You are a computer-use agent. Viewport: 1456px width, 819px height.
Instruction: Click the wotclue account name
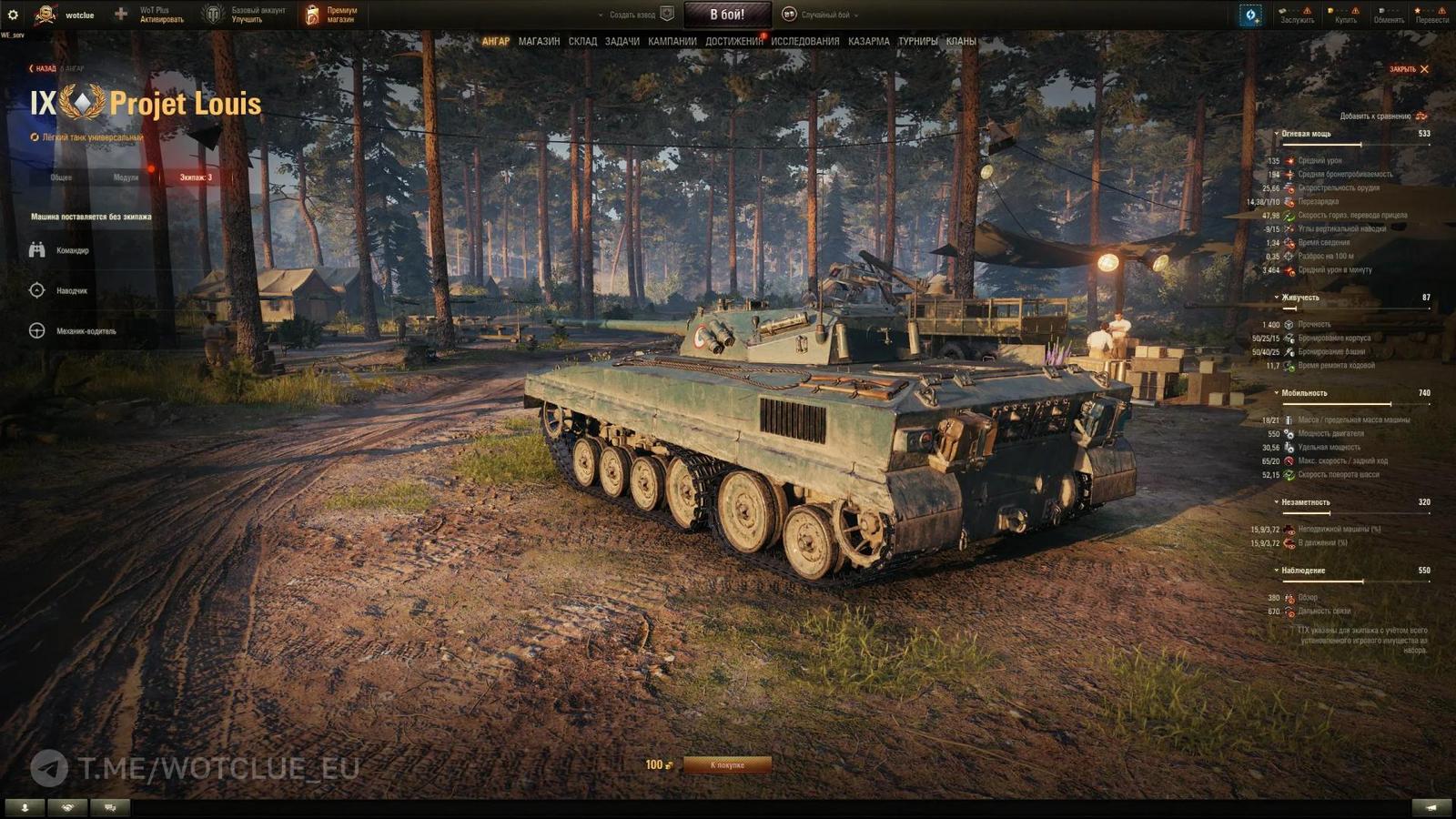click(x=80, y=15)
